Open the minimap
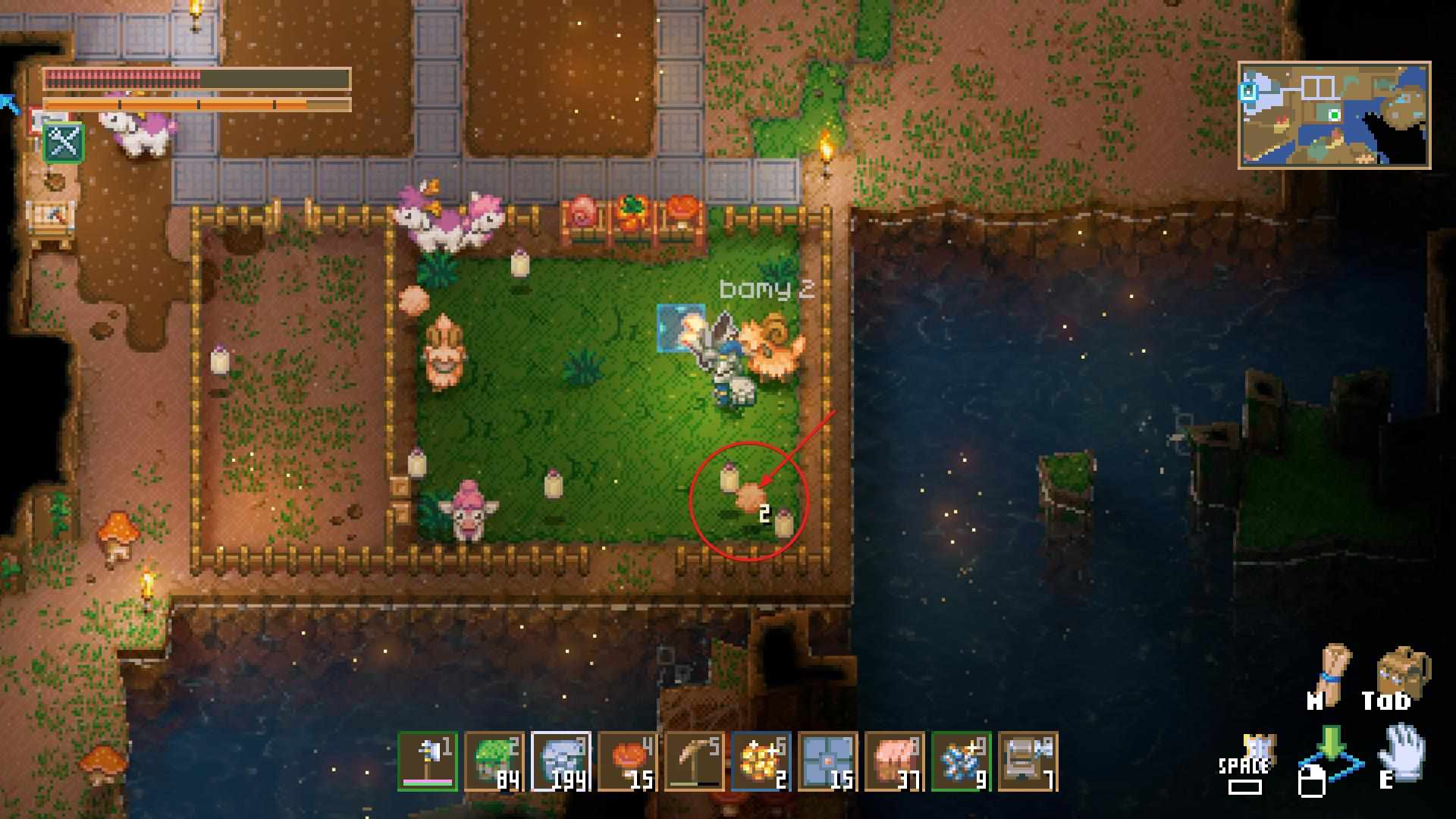This screenshot has height=819, width=1456. pyautogui.click(x=1334, y=115)
